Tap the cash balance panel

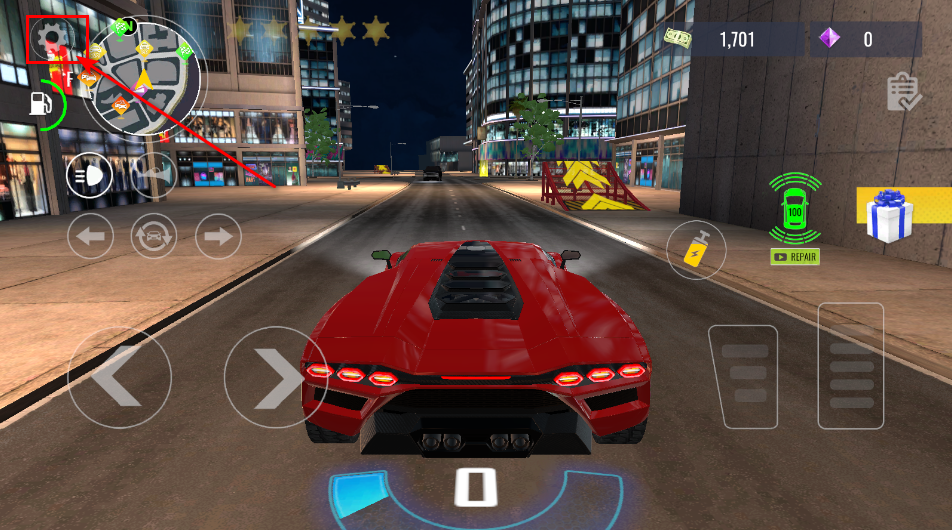(x=735, y=40)
